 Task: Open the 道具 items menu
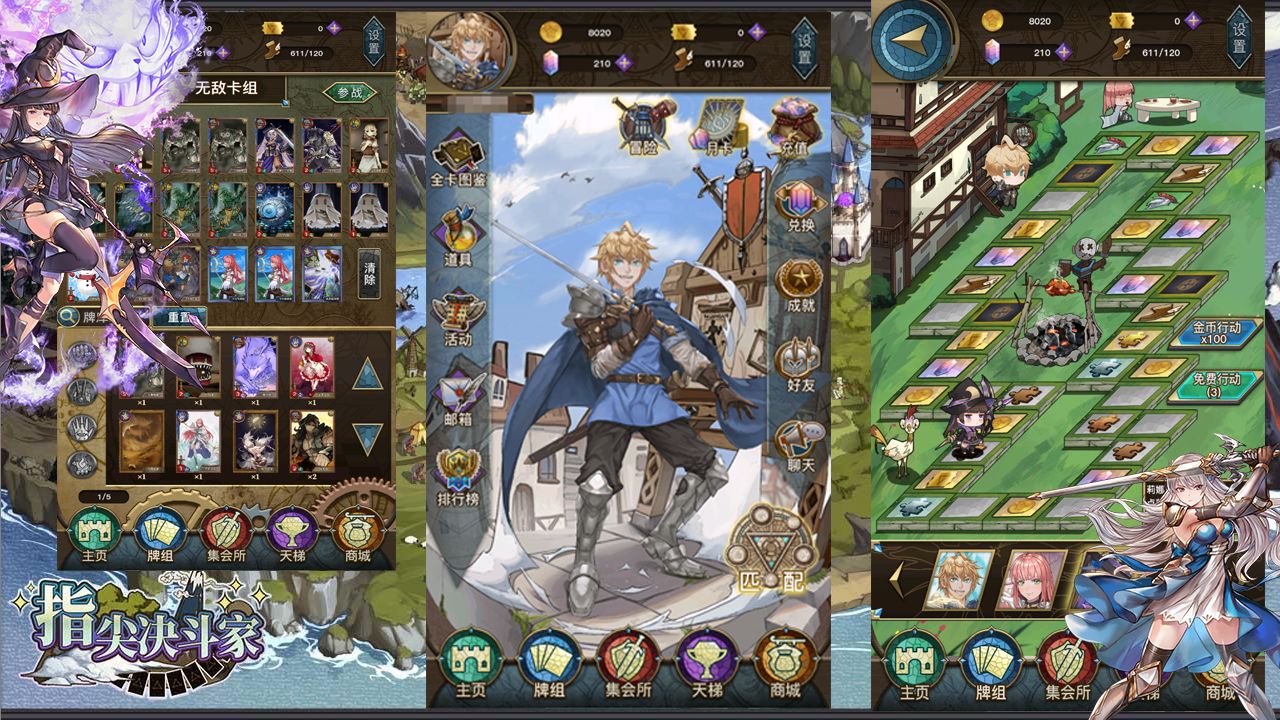pyautogui.click(x=457, y=236)
